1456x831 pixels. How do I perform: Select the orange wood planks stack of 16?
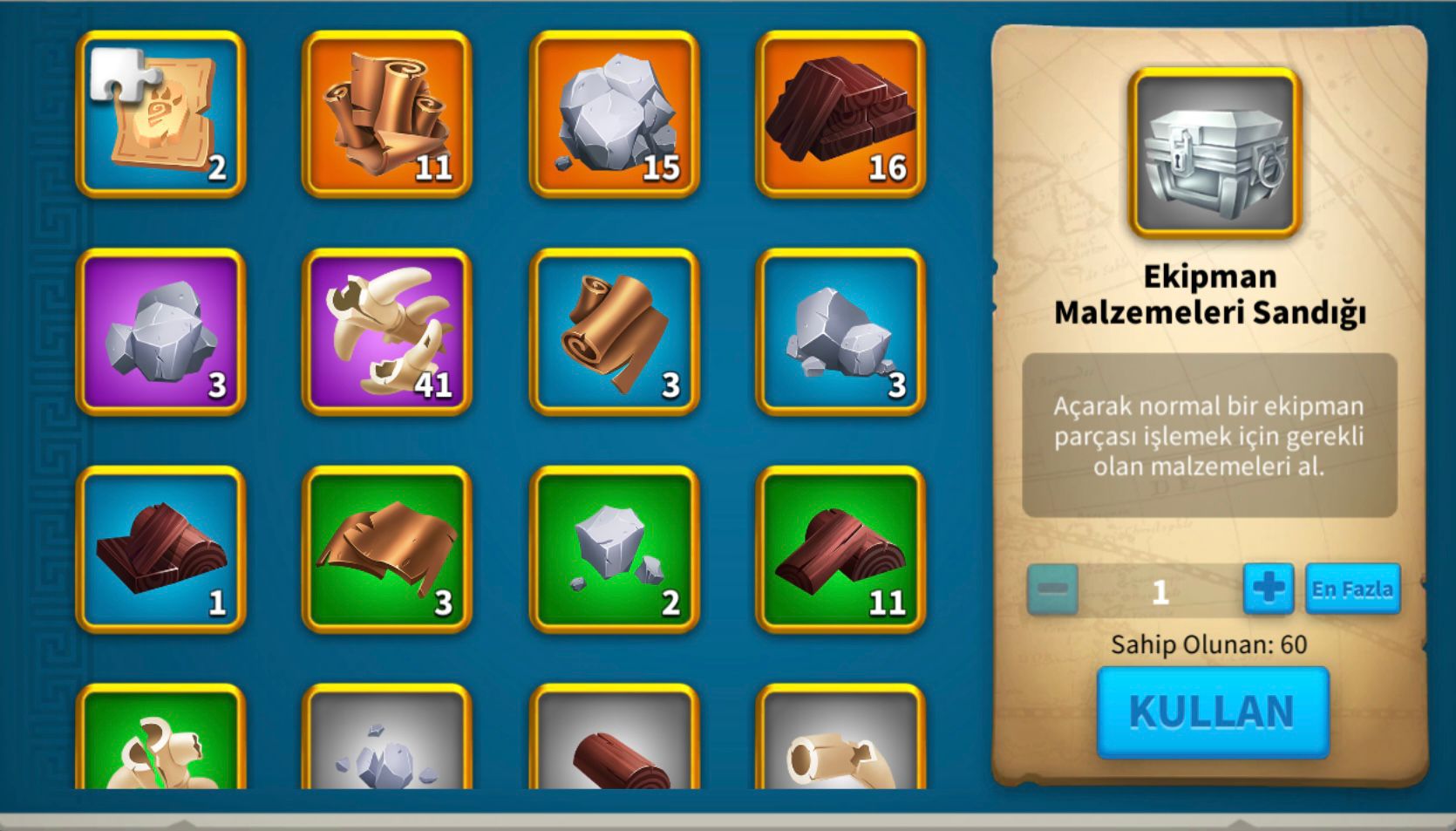click(840, 114)
